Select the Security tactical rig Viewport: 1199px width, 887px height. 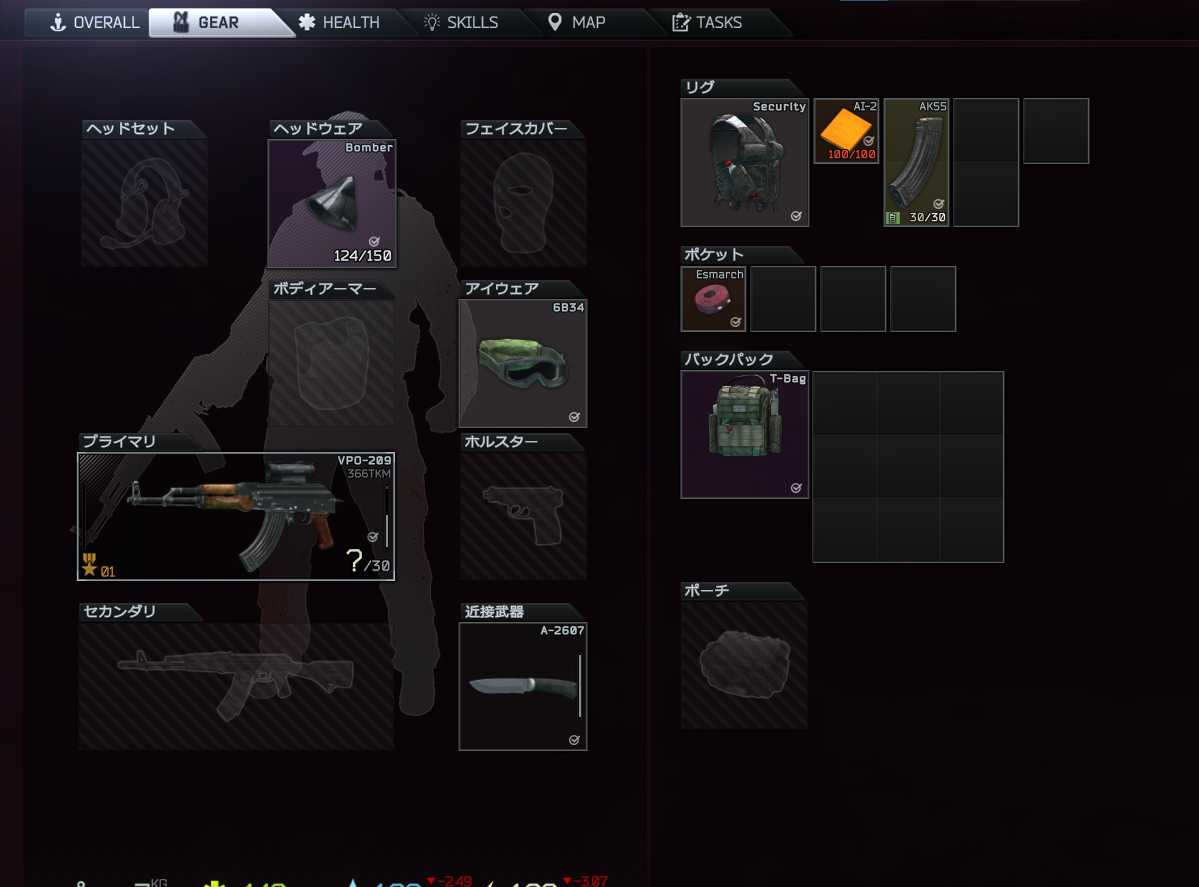[744, 162]
